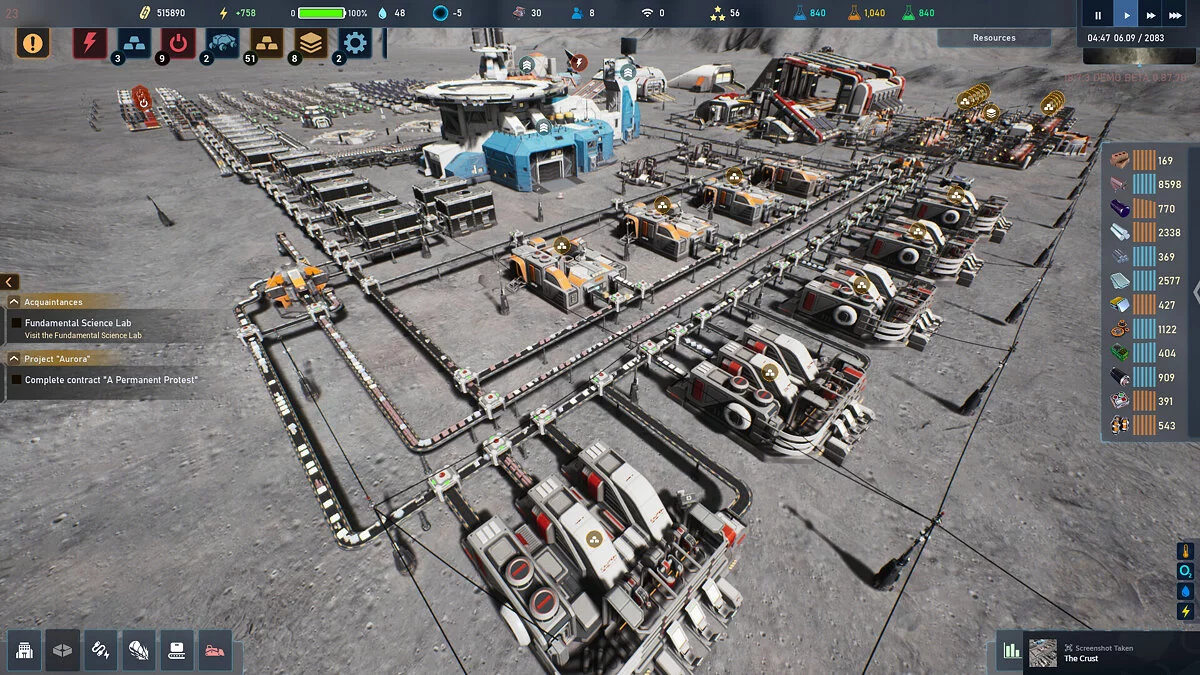Set game speed to normal play
The height and width of the screenshot is (675, 1200).
1127,15
